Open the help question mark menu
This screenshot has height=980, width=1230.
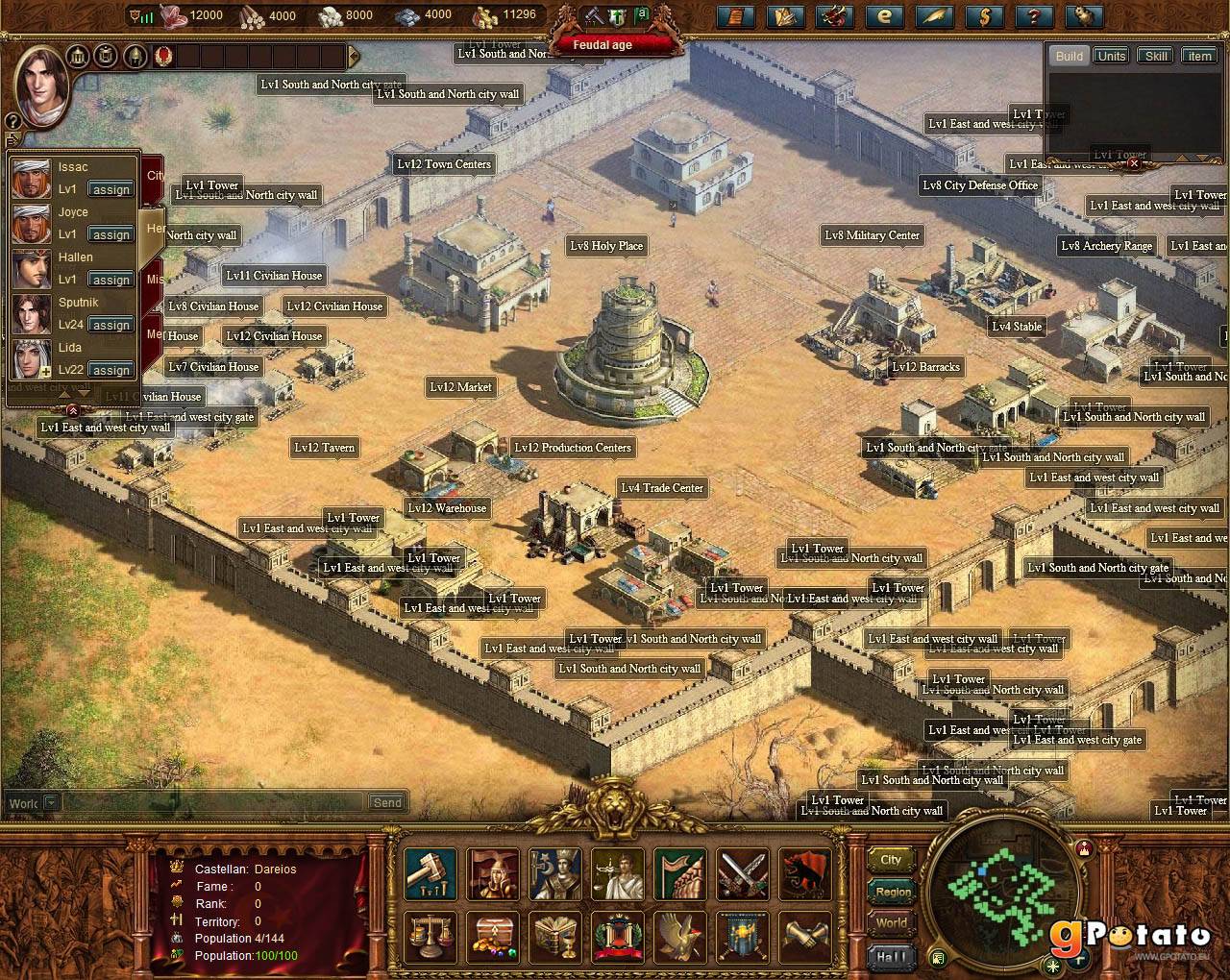coord(1034,16)
